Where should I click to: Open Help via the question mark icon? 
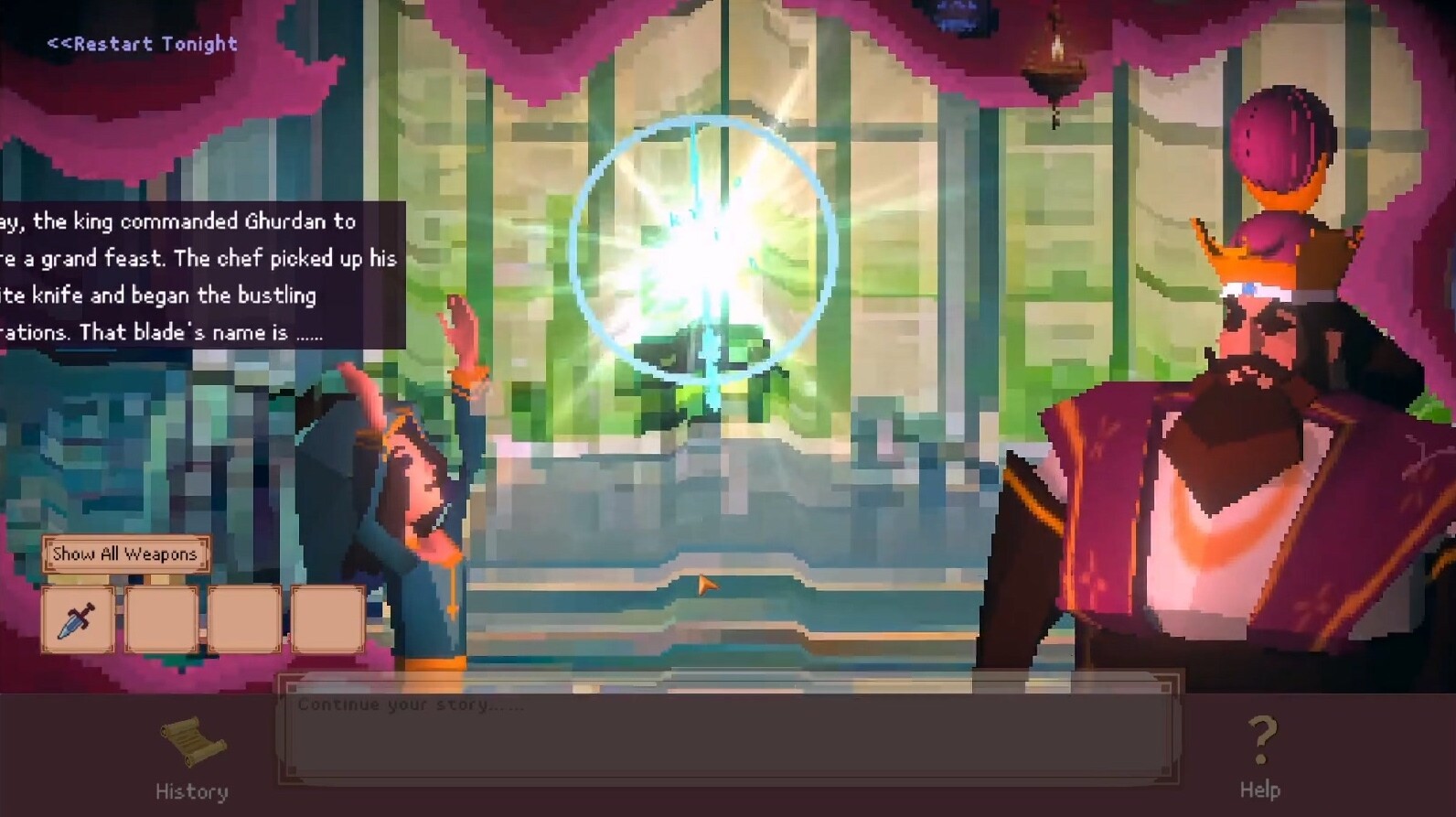1262,739
